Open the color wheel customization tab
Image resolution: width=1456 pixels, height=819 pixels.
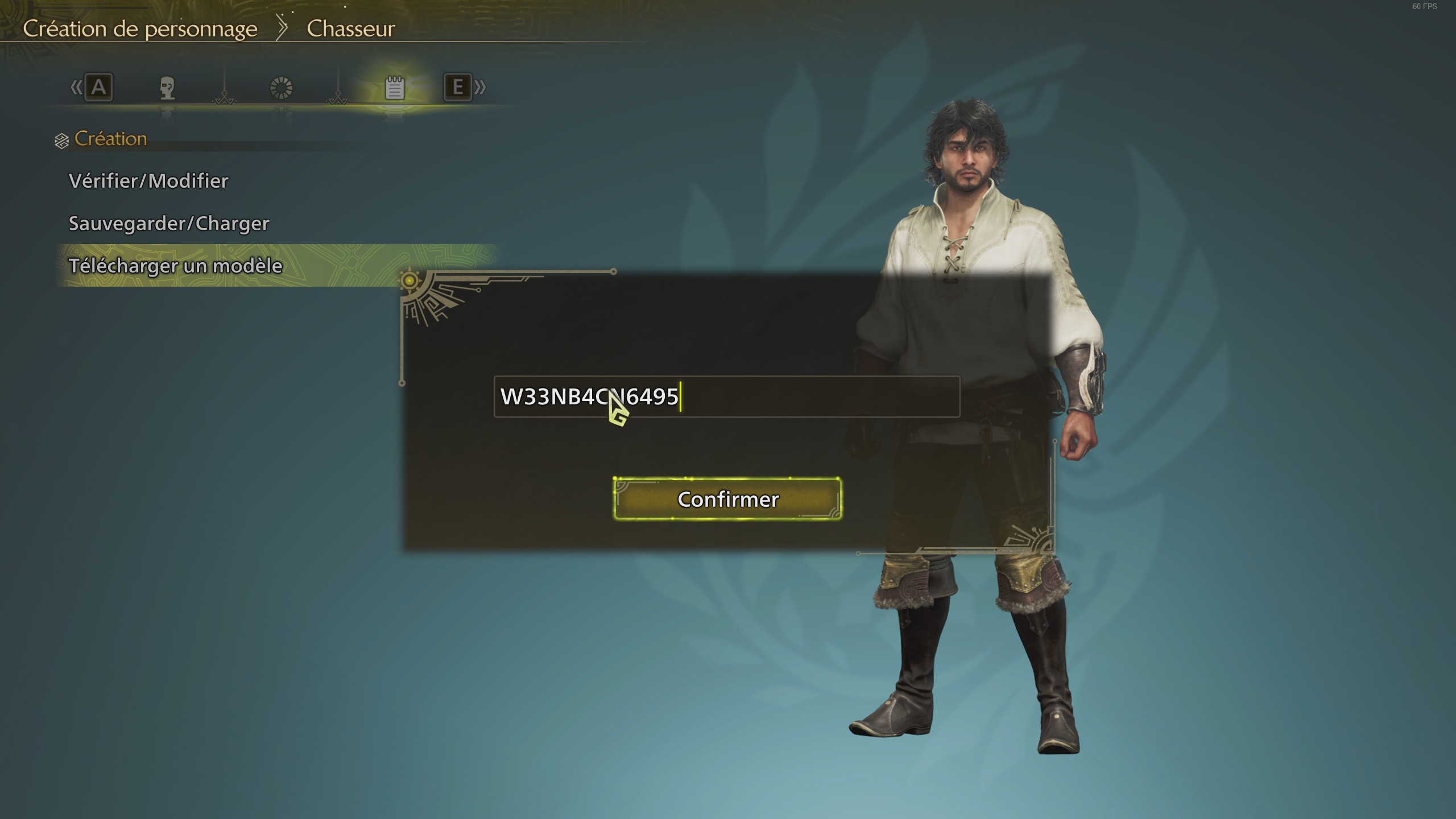click(x=283, y=88)
